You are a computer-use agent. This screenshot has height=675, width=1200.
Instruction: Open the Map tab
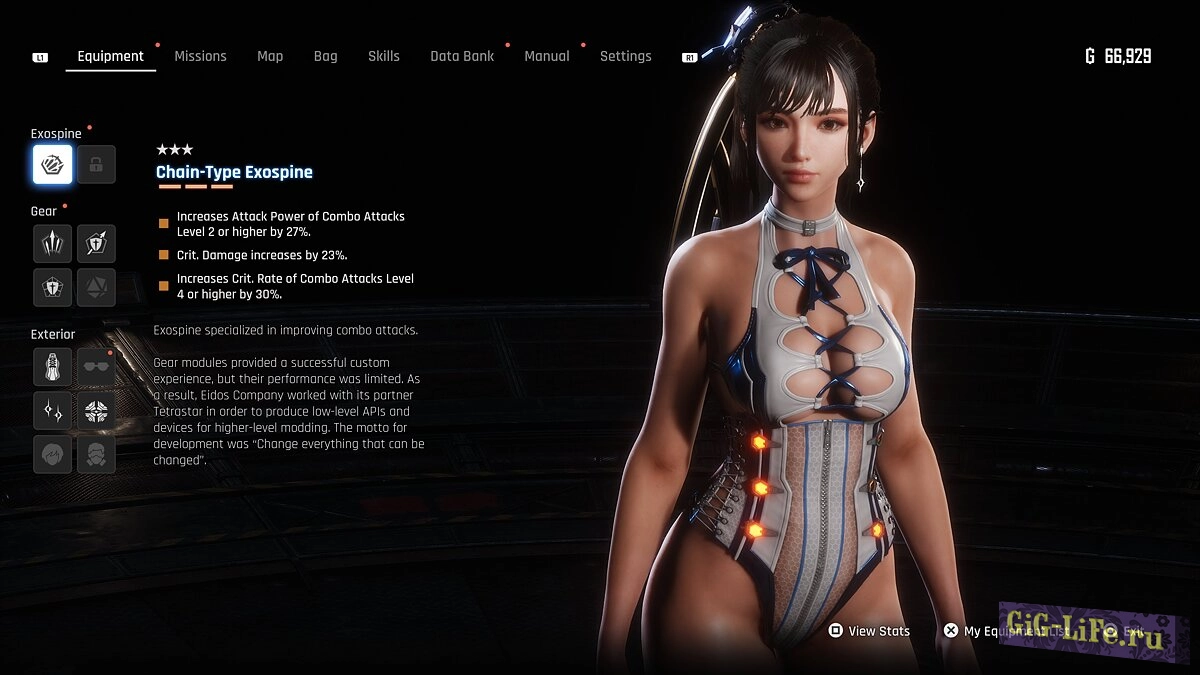click(270, 56)
